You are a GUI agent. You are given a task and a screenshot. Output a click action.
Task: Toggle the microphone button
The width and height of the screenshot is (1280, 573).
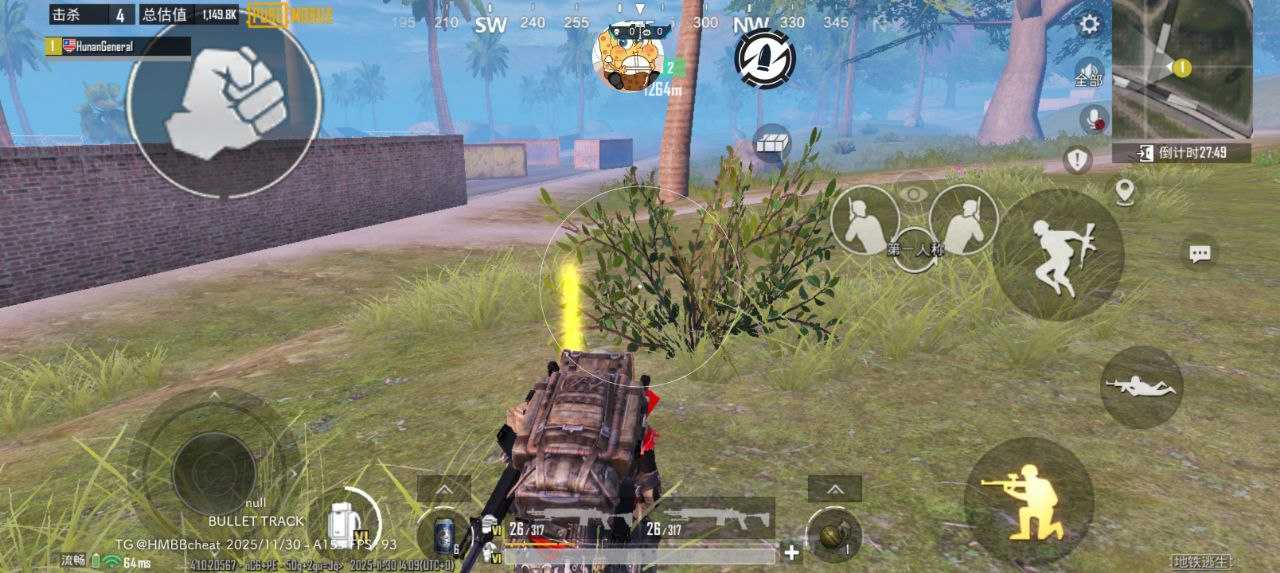coord(1094,119)
